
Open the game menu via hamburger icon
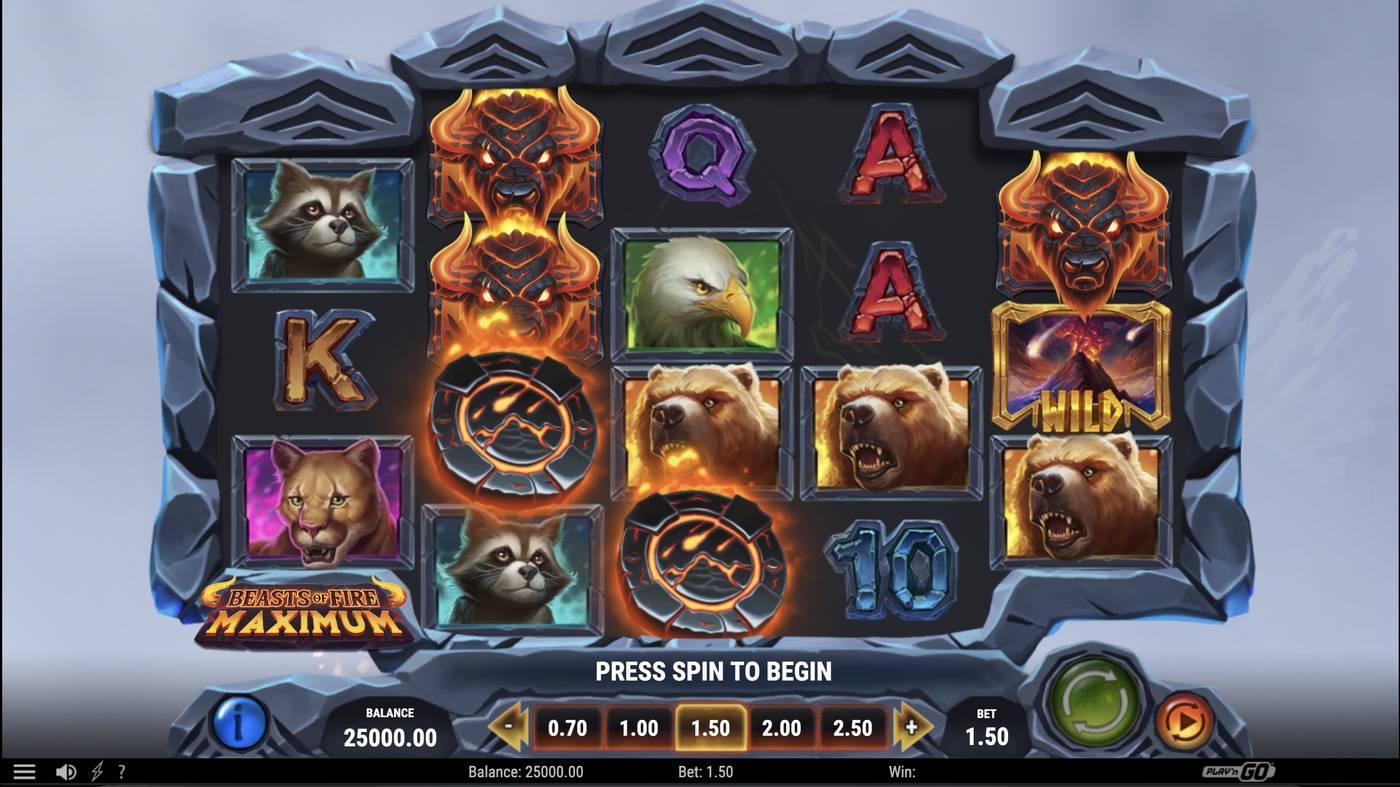(24, 770)
